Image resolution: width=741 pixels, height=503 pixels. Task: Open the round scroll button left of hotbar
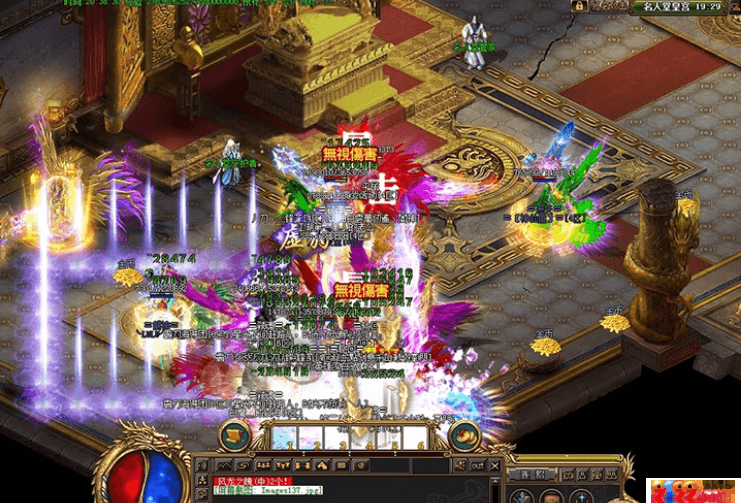tap(237, 436)
